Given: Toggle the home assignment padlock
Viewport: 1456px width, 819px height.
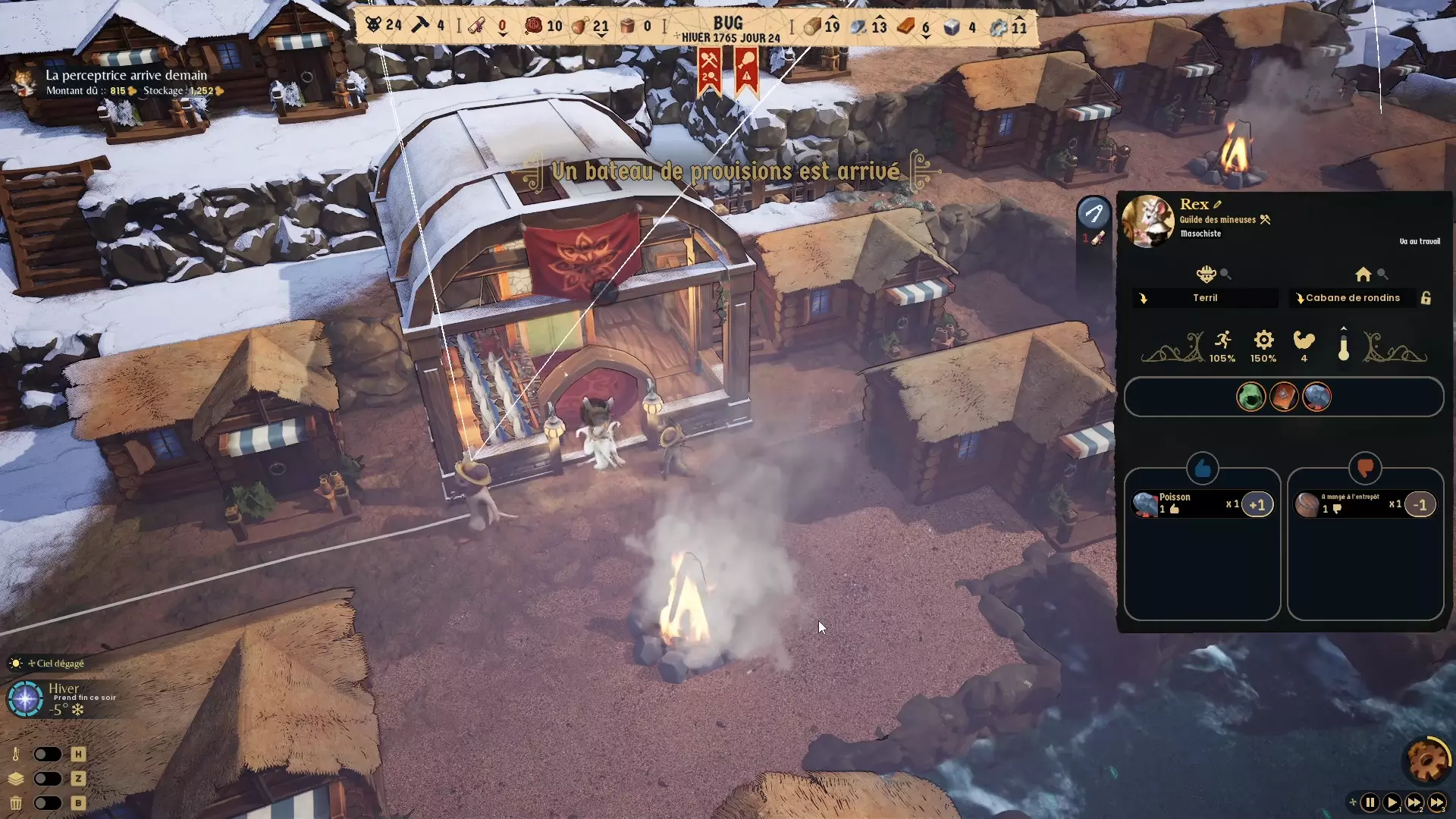Looking at the screenshot, I should [1426, 298].
